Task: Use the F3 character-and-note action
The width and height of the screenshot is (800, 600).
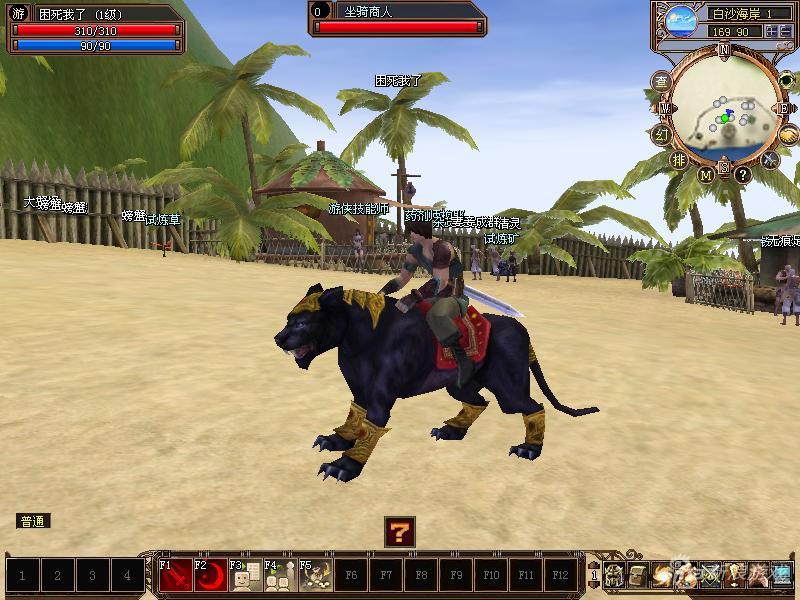Action: pos(246,576)
